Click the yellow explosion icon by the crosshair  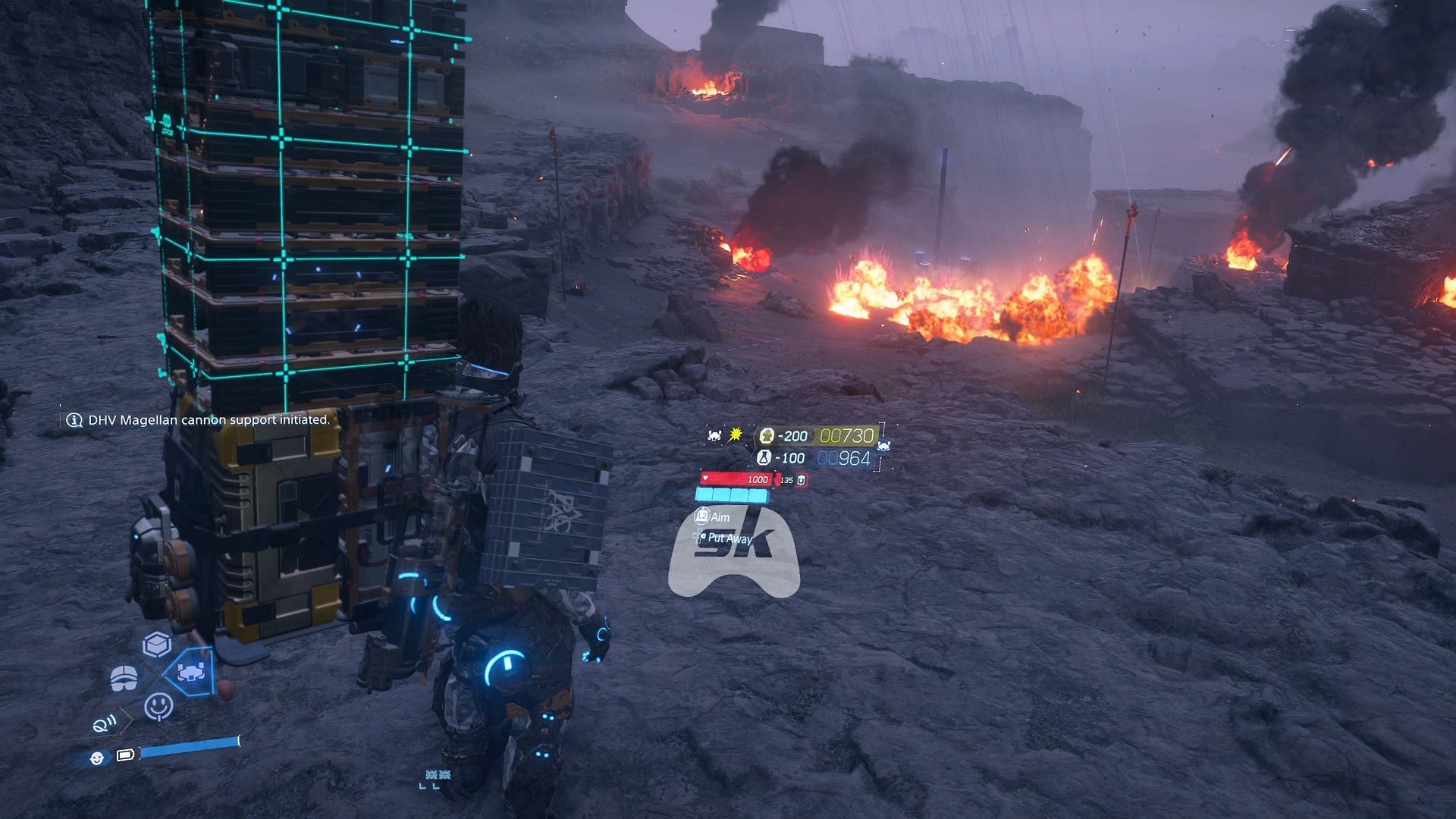(x=735, y=435)
